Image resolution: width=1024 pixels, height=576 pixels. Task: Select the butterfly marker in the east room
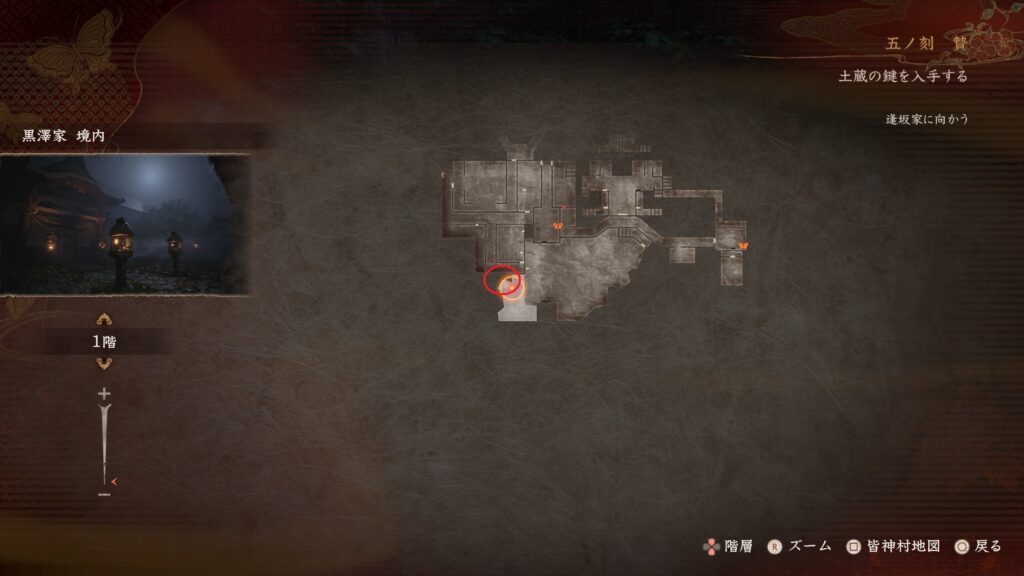[743, 244]
